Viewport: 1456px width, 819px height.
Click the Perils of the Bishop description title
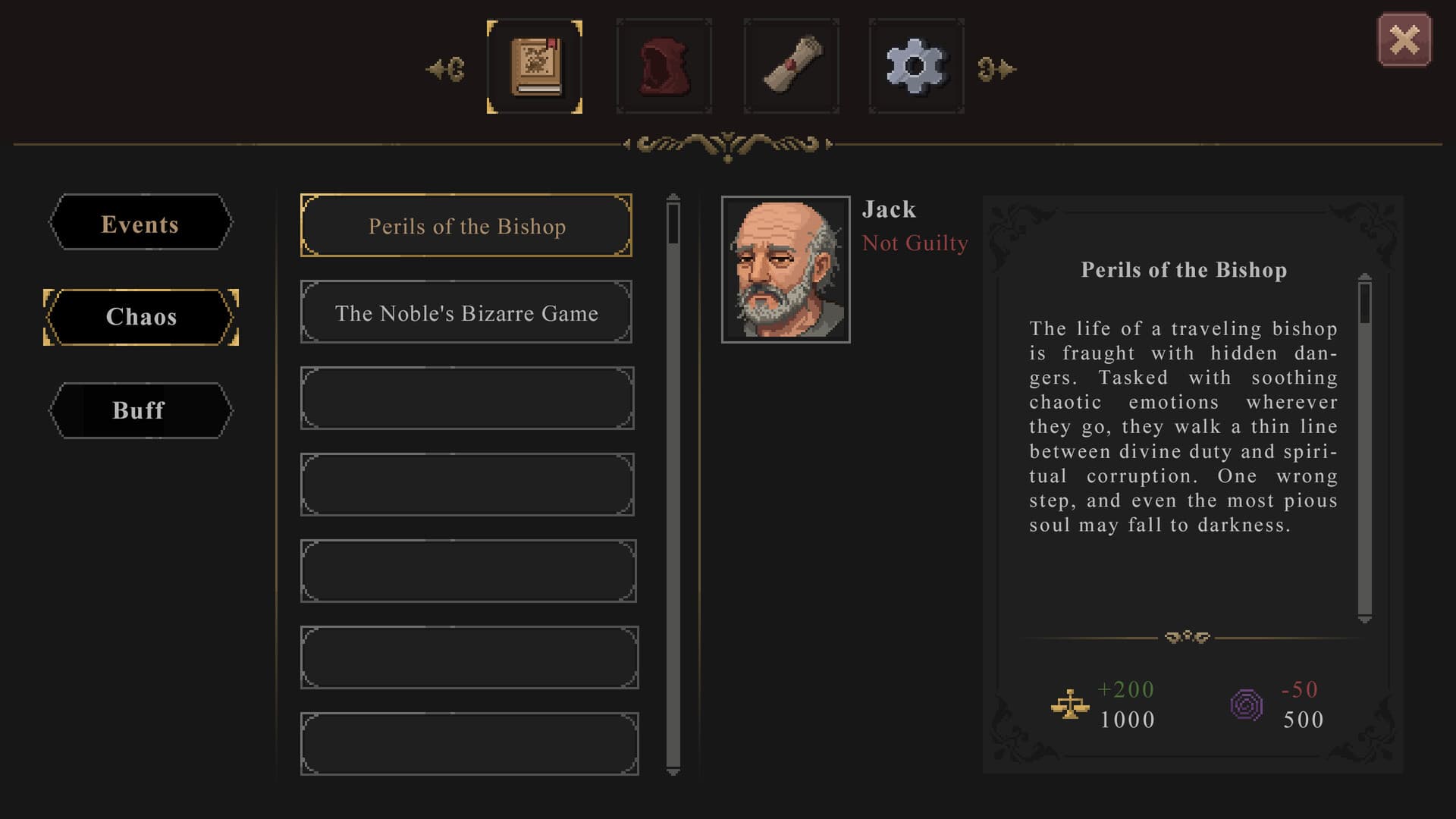click(x=1185, y=270)
